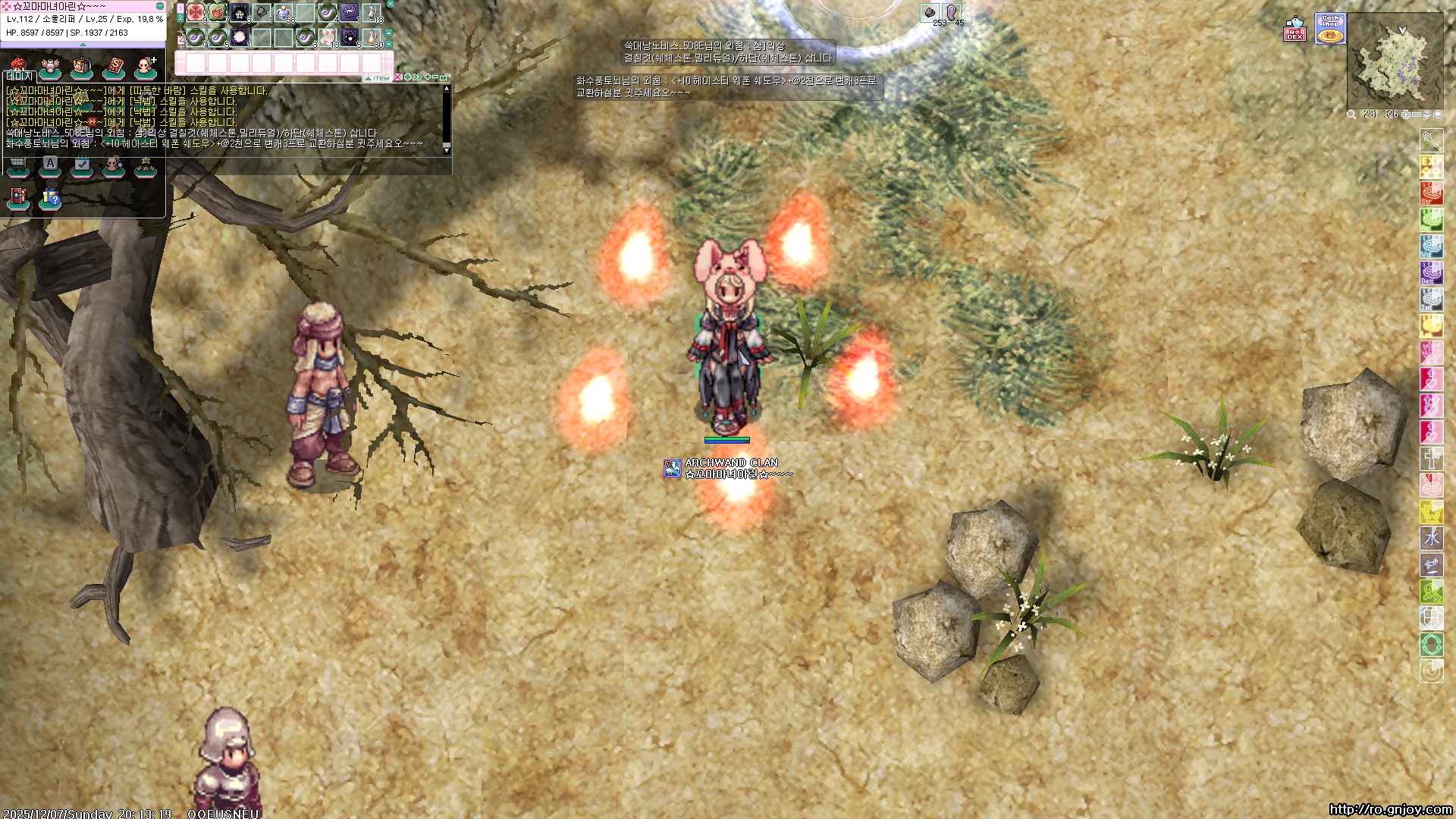Select the water kanji buff icon

[x=1431, y=538]
